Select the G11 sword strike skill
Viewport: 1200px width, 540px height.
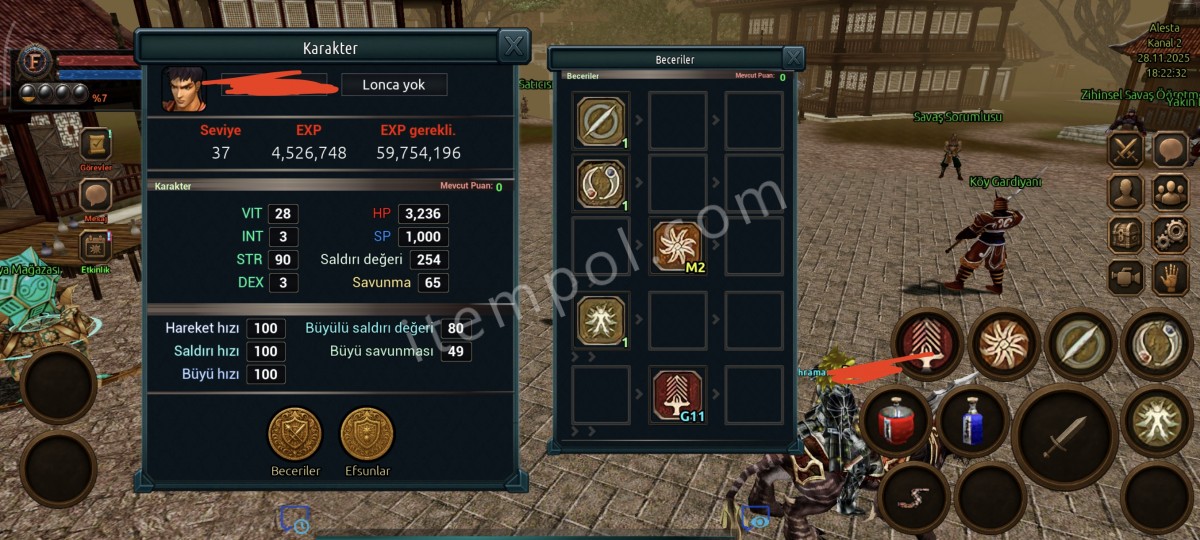677,393
